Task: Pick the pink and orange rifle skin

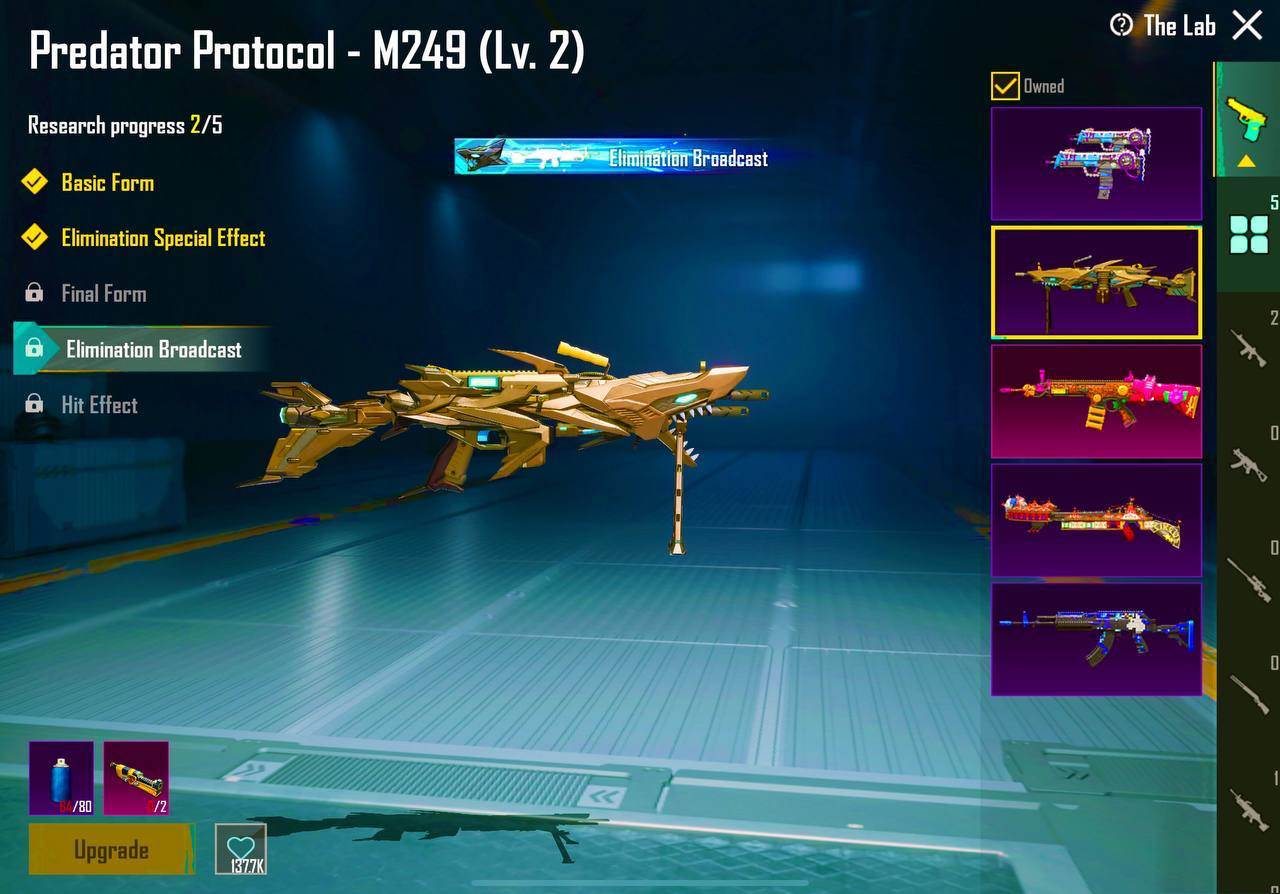Action: tap(1096, 400)
